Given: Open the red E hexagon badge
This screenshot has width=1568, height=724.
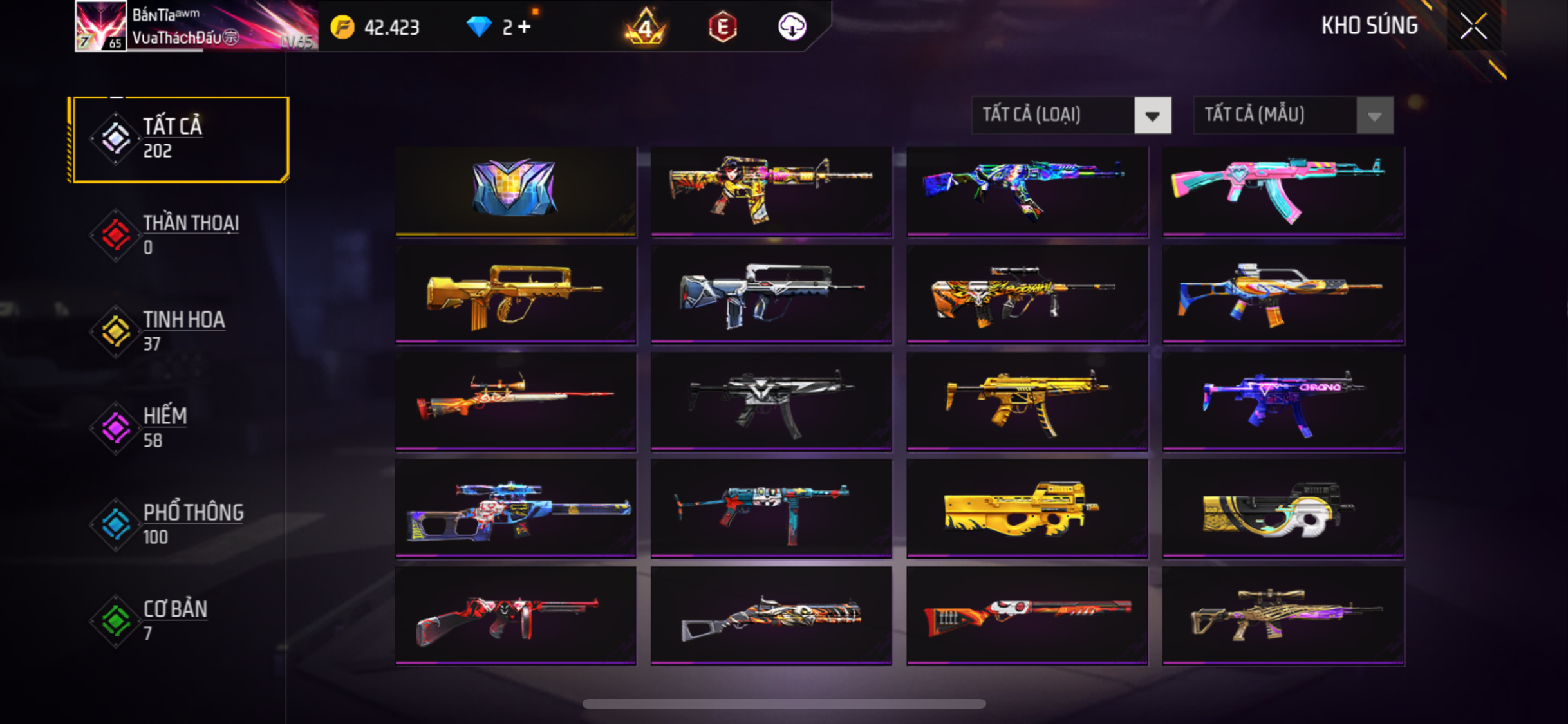Looking at the screenshot, I should tap(722, 27).
